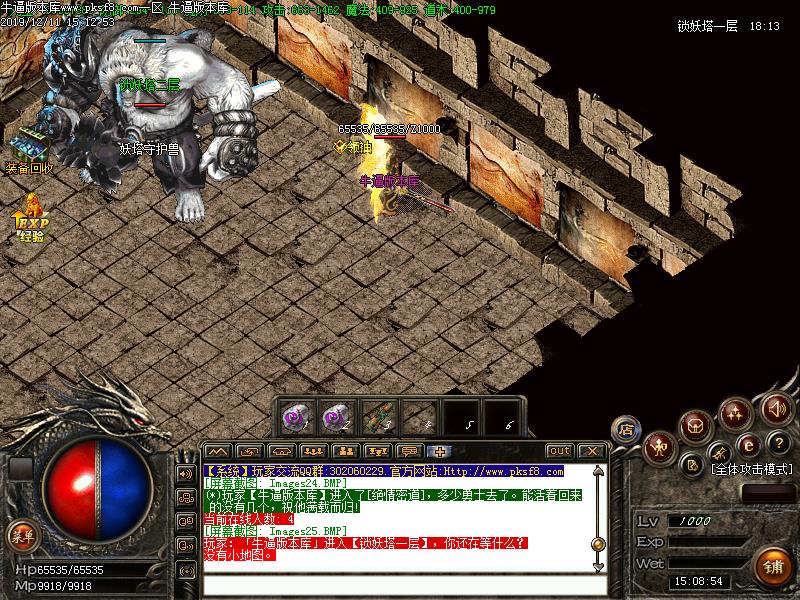The width and height of the screenshot is (800, 600).
Task: Open the 店 shop button
Action: coord(626,429)
